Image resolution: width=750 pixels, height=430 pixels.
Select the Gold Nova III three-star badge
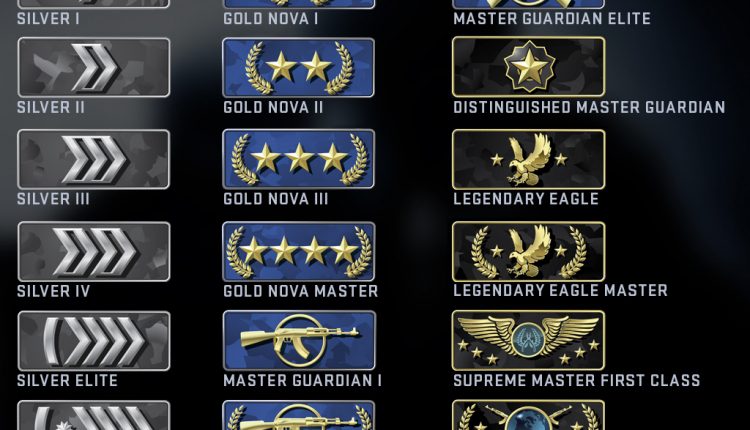click(x=298, y=159)
